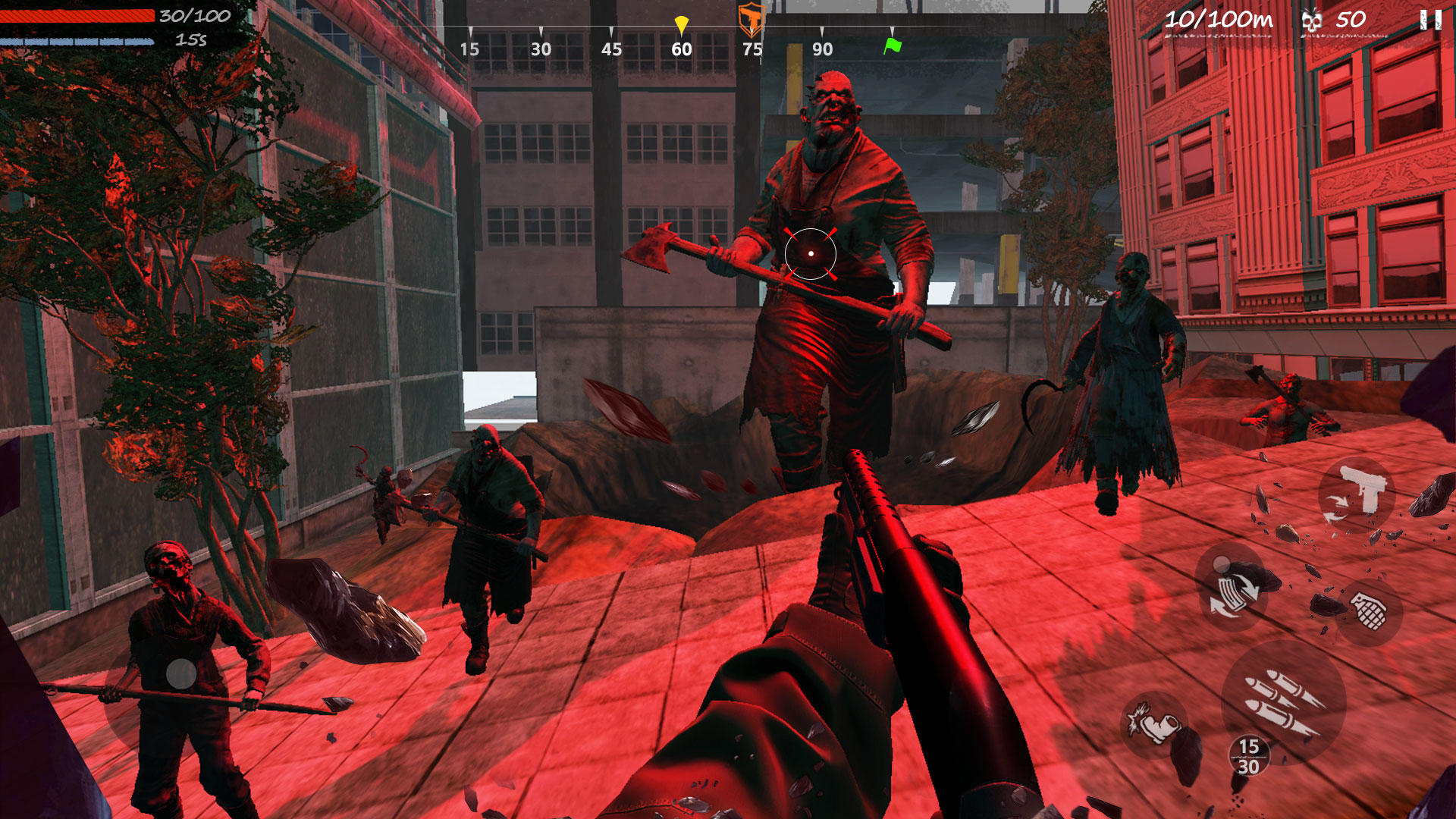Viewport: 1456px width, 819px height.
Task: Tap the green flag checkpoint marker
Action: tap(893, 45)
